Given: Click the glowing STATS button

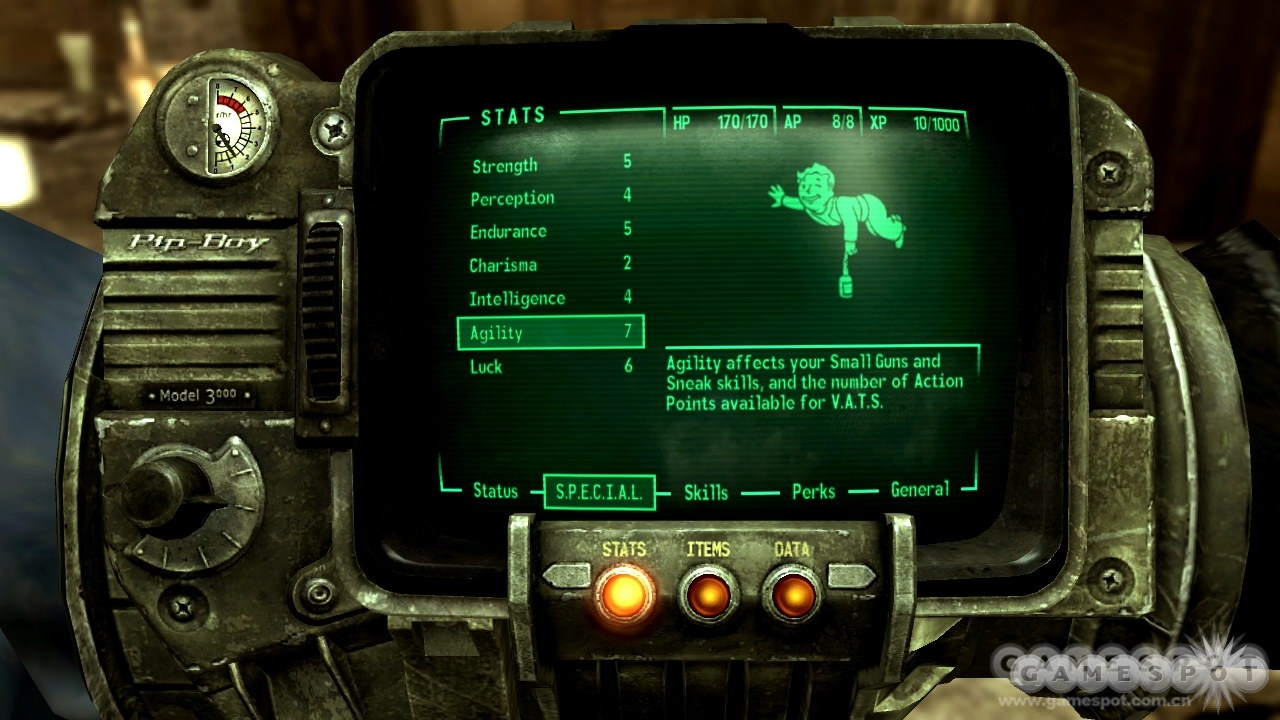Looking at the screenshot, I should pyautogui.click(x=624, y=594).
